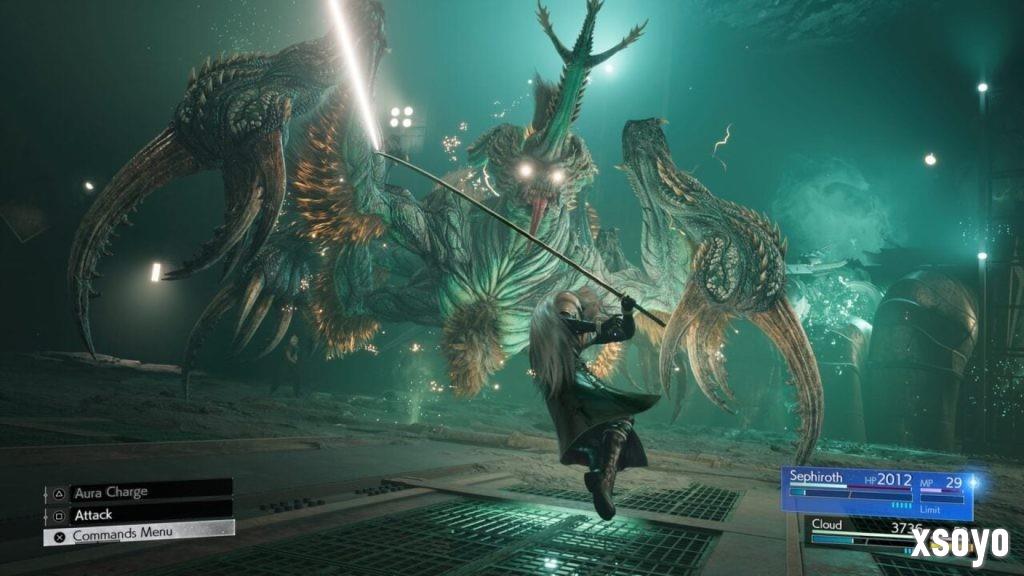Select the Aura Charge command

pyautogui.click(x=138, y=492)
